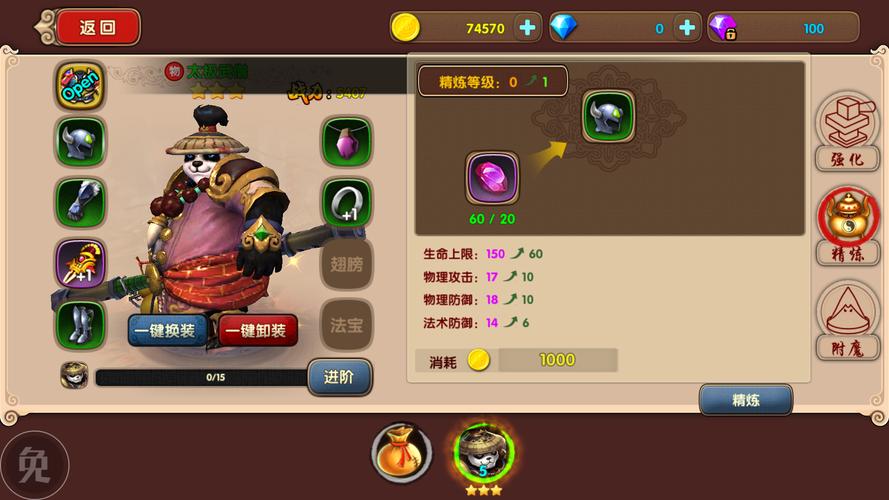Click the 进阶 advance button

(x=339, y=377)
